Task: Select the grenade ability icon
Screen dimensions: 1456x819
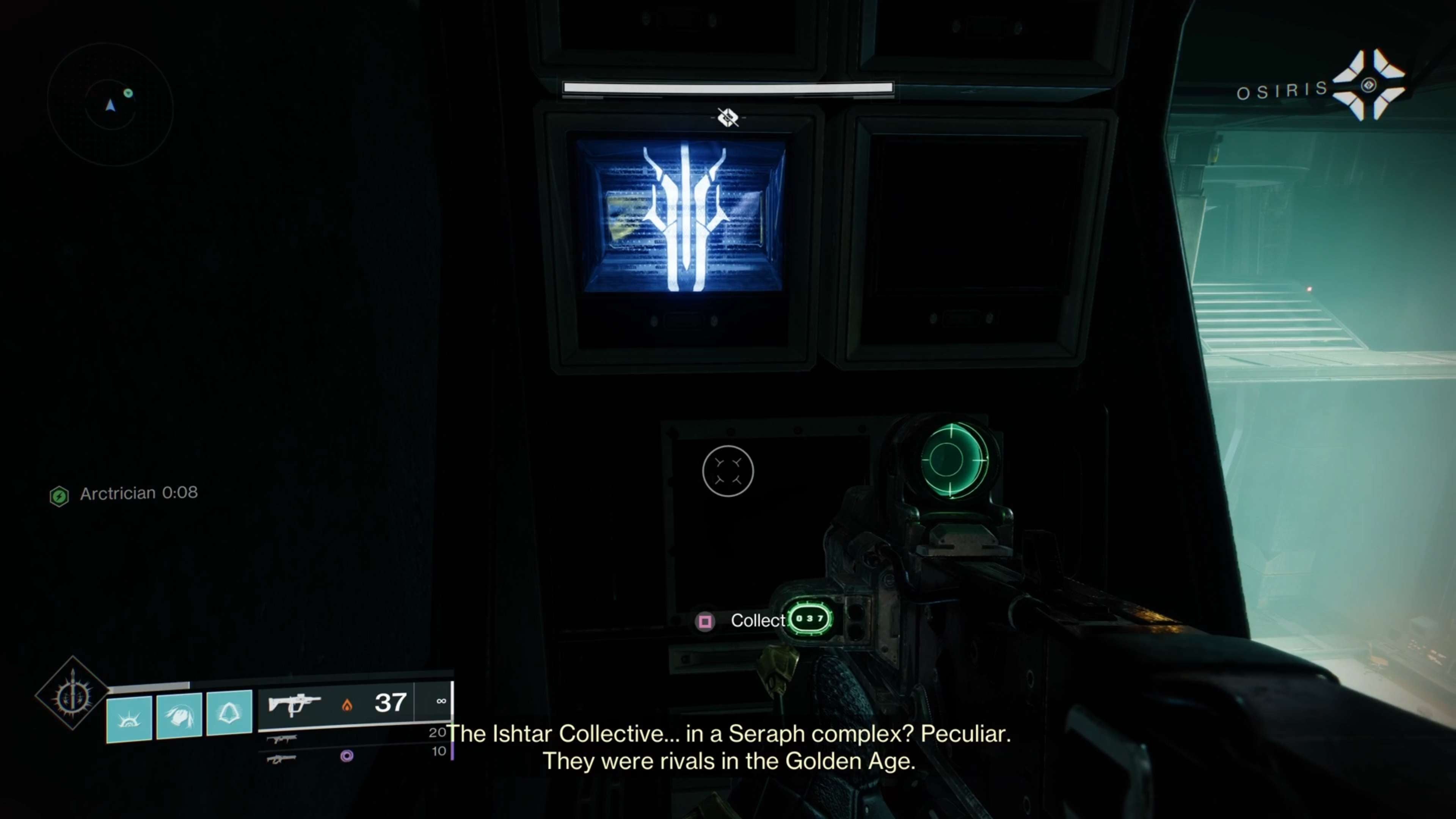Action: point(228,714)
